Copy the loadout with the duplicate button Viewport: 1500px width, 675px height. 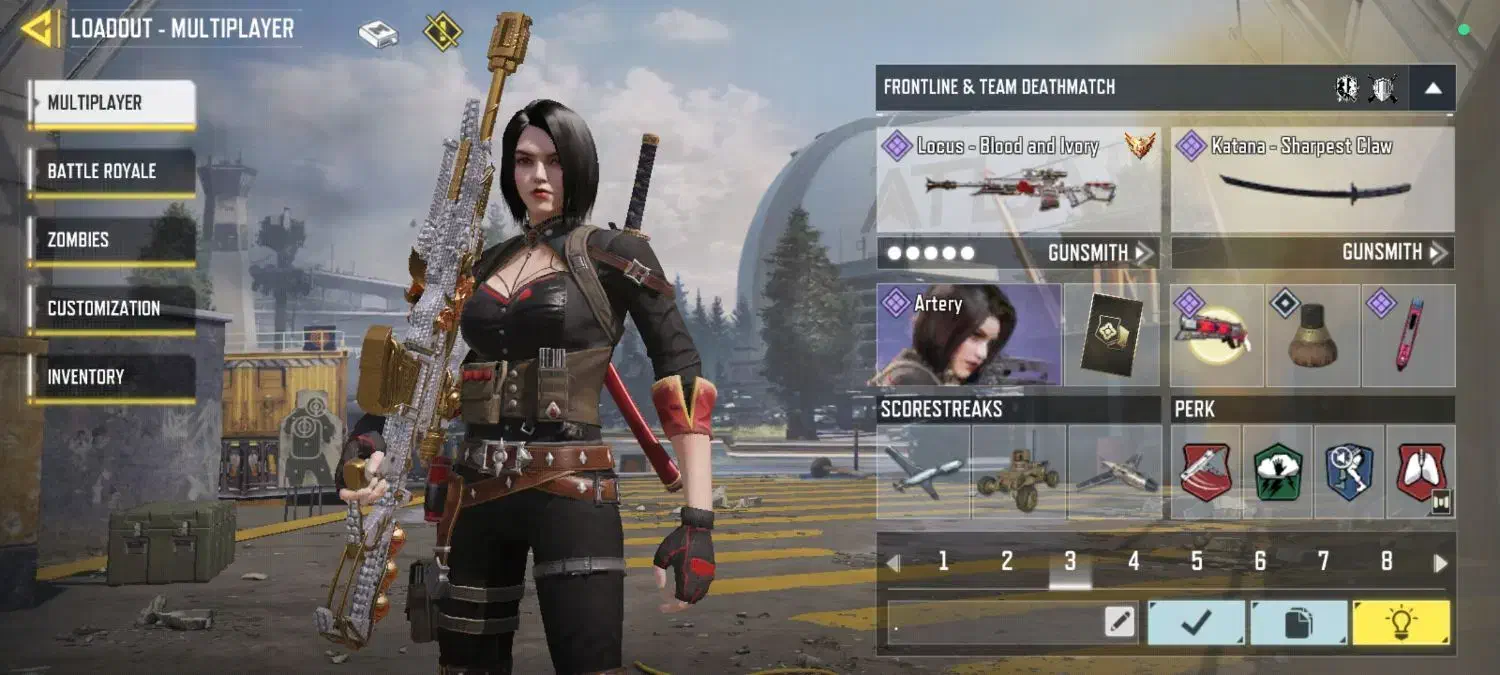coord(1298,623)
